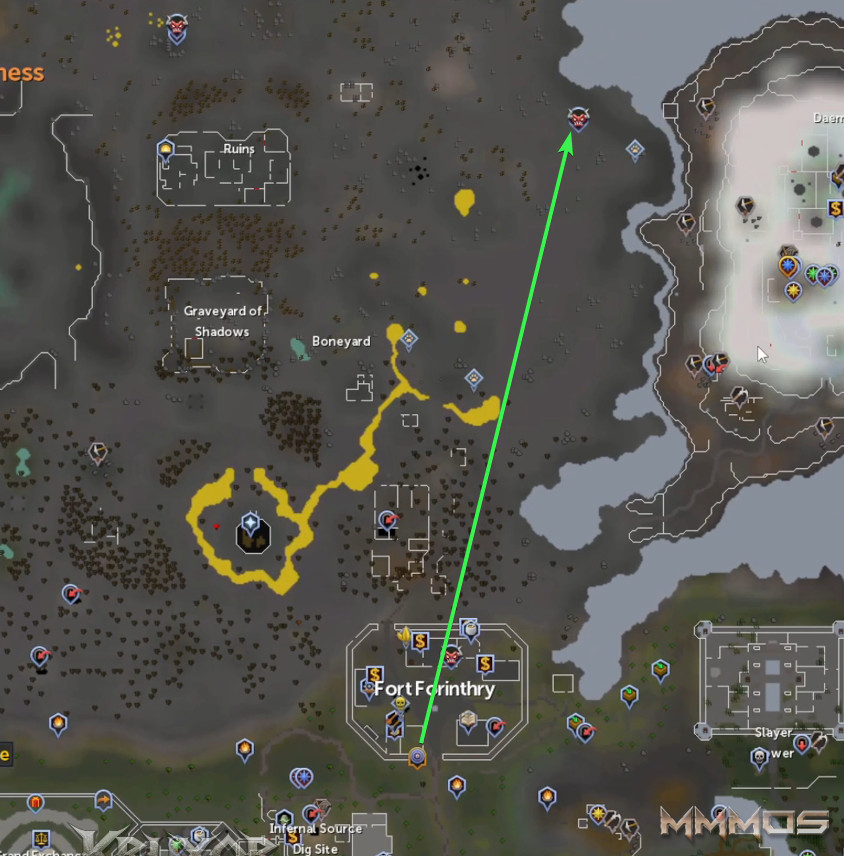Screen dimensions: 844x856
Task: Open the book marker inside Fort Forinthry
Action: pos(467,720)
